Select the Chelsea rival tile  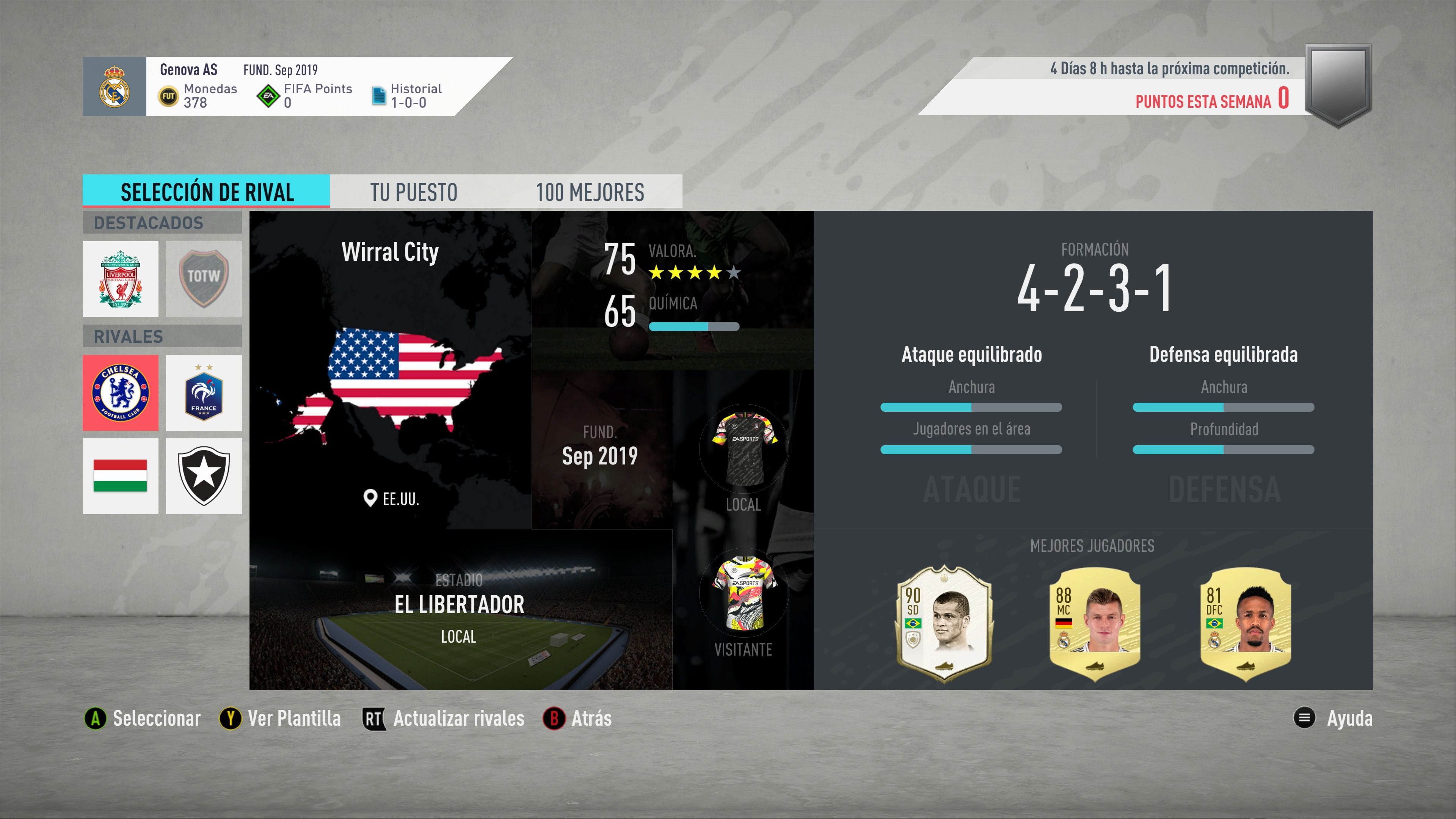(121, 393)
